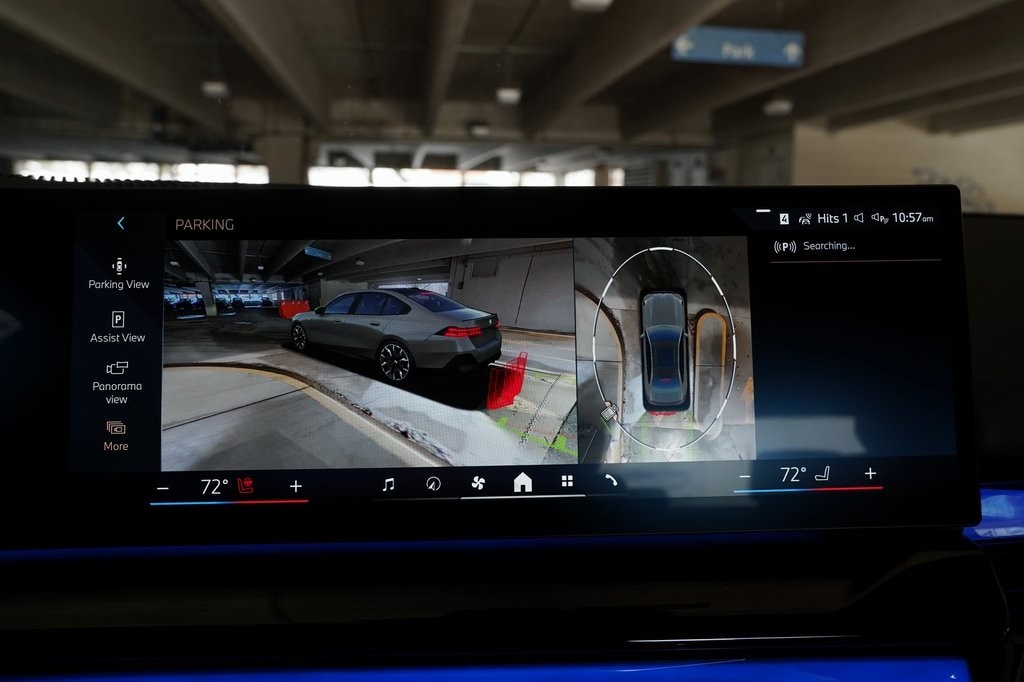Viewport: 1024px width, 682px height.
Task: Switch to Assist View
Action: coord(118,327)
